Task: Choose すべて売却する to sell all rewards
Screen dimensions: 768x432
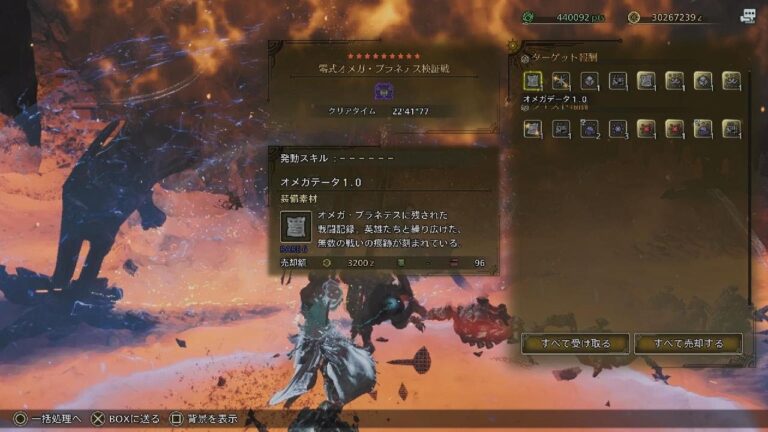Action: [688, 344]
